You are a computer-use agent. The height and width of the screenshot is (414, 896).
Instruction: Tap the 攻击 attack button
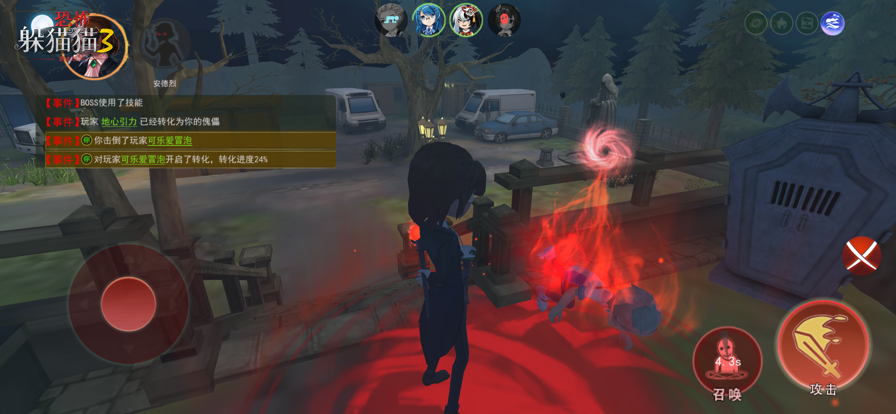pos(823,346)
